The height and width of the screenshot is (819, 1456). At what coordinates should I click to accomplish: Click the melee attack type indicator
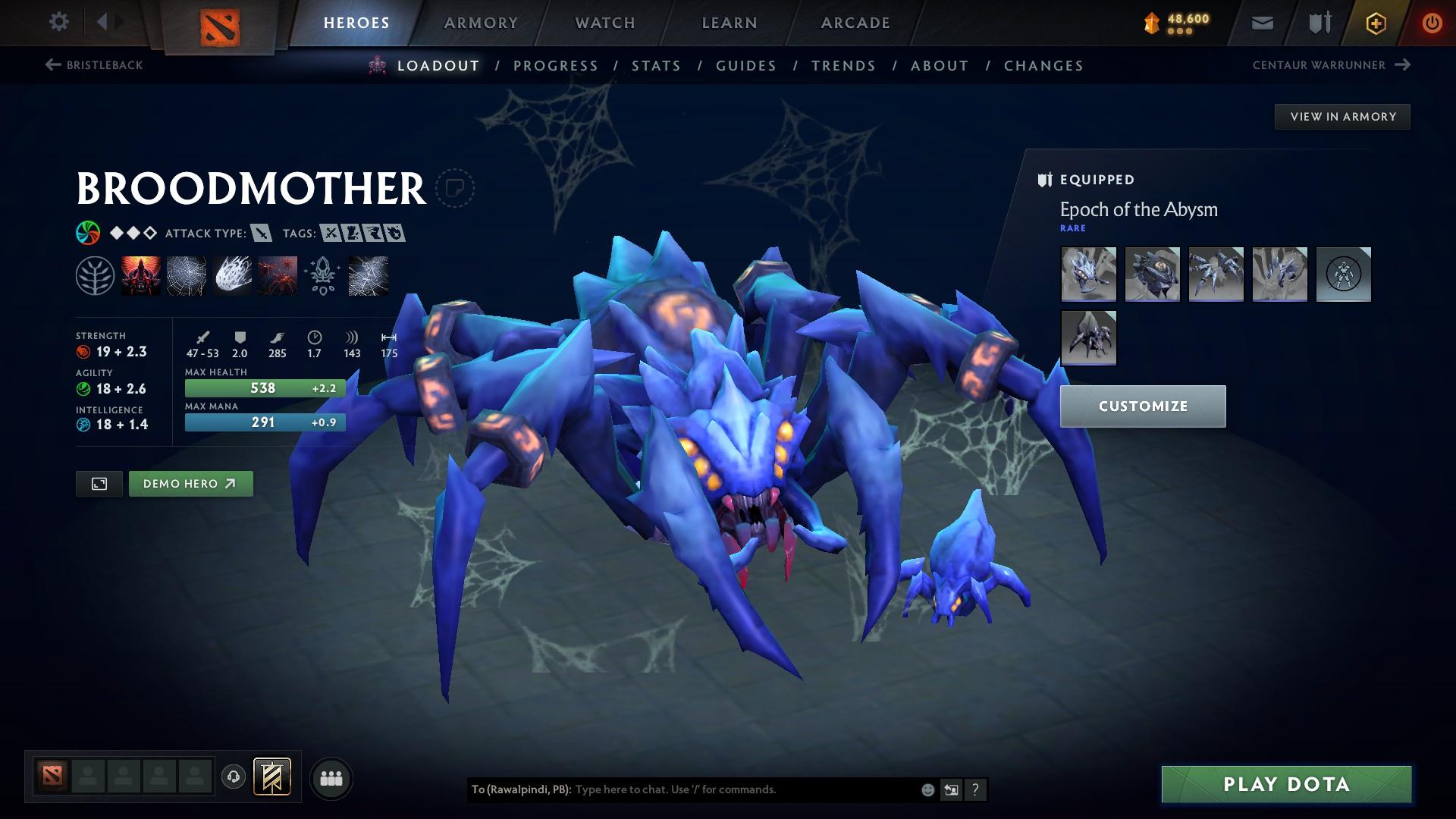click(261, 234)
